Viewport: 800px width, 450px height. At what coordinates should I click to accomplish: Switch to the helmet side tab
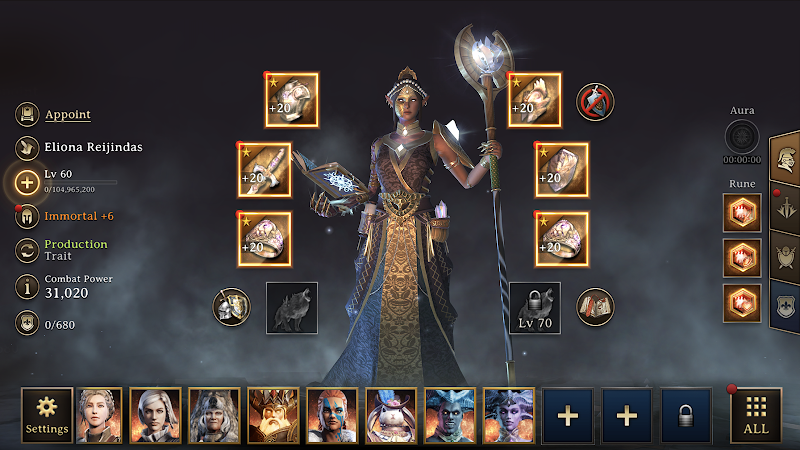click(x=786, y=158)
